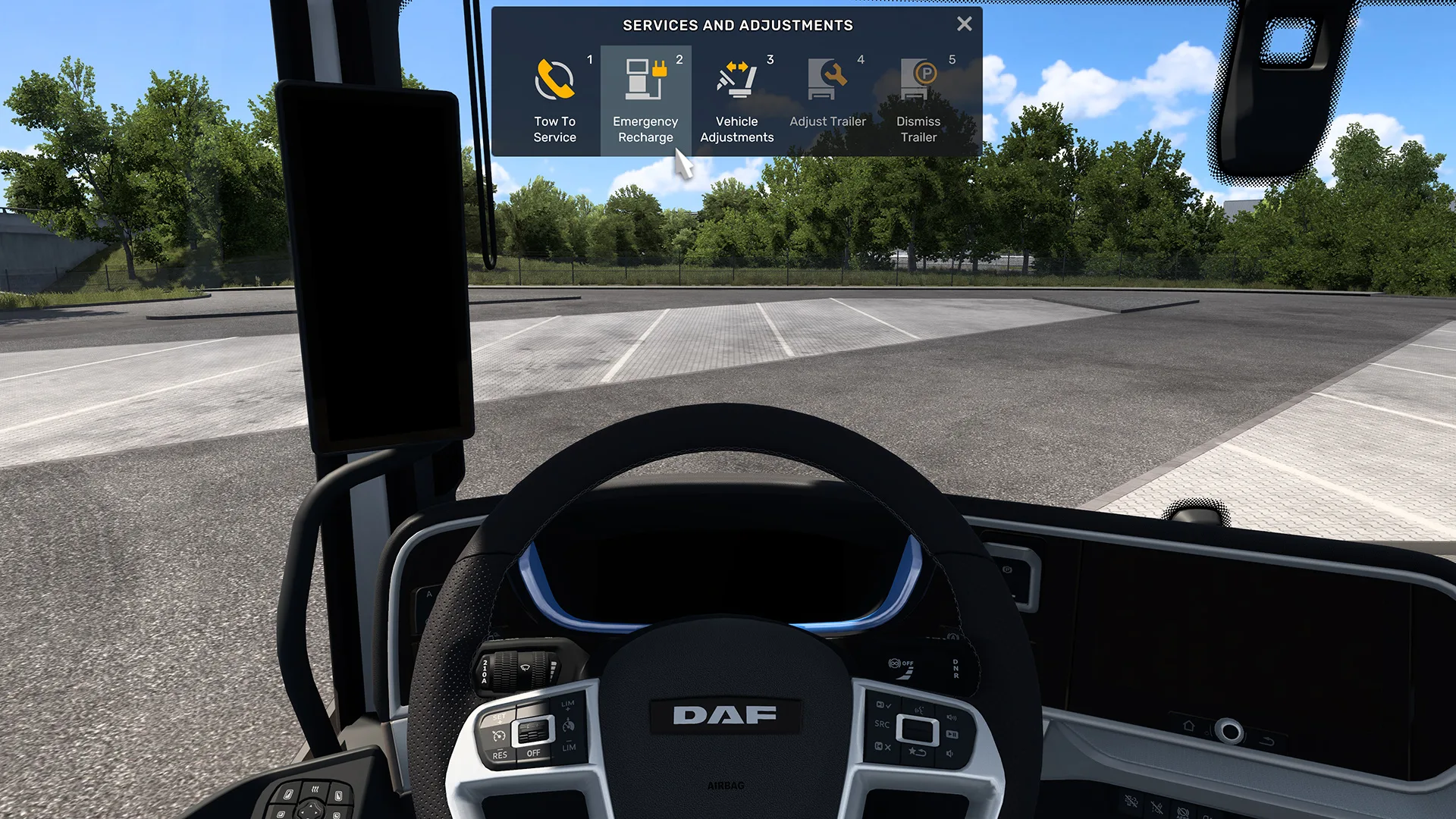Click Dismiss Trailer
The image size is (1456, 819).
click(x=918, y=100)
